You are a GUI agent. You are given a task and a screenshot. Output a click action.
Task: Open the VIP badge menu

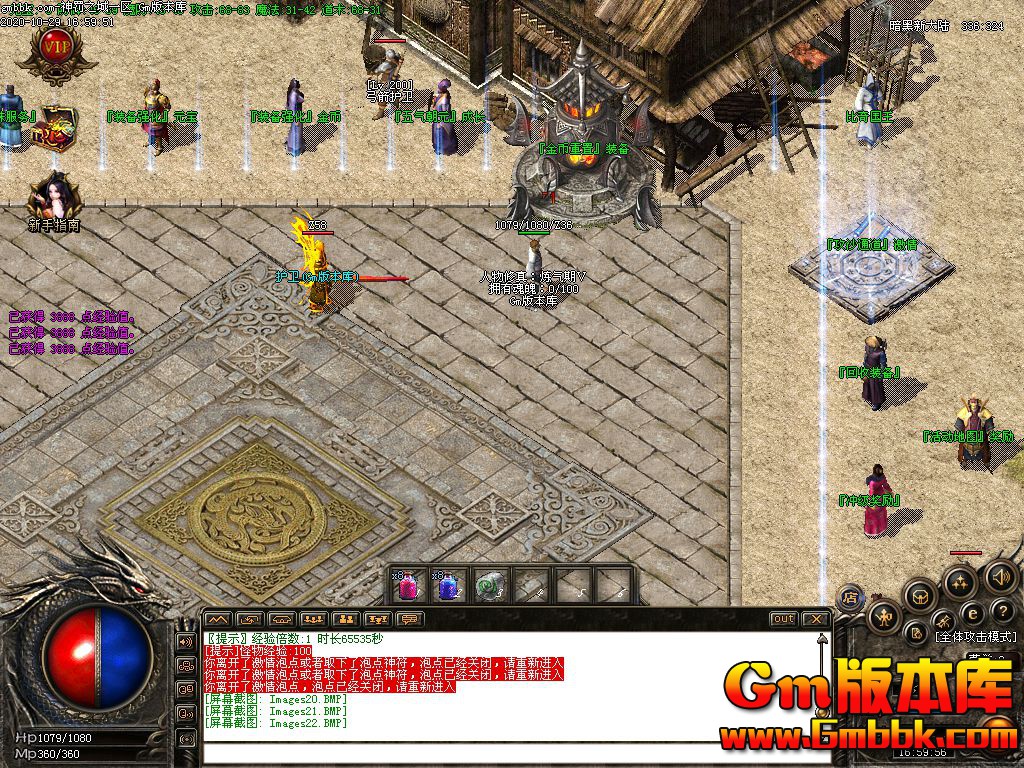(x=55, y=47)
